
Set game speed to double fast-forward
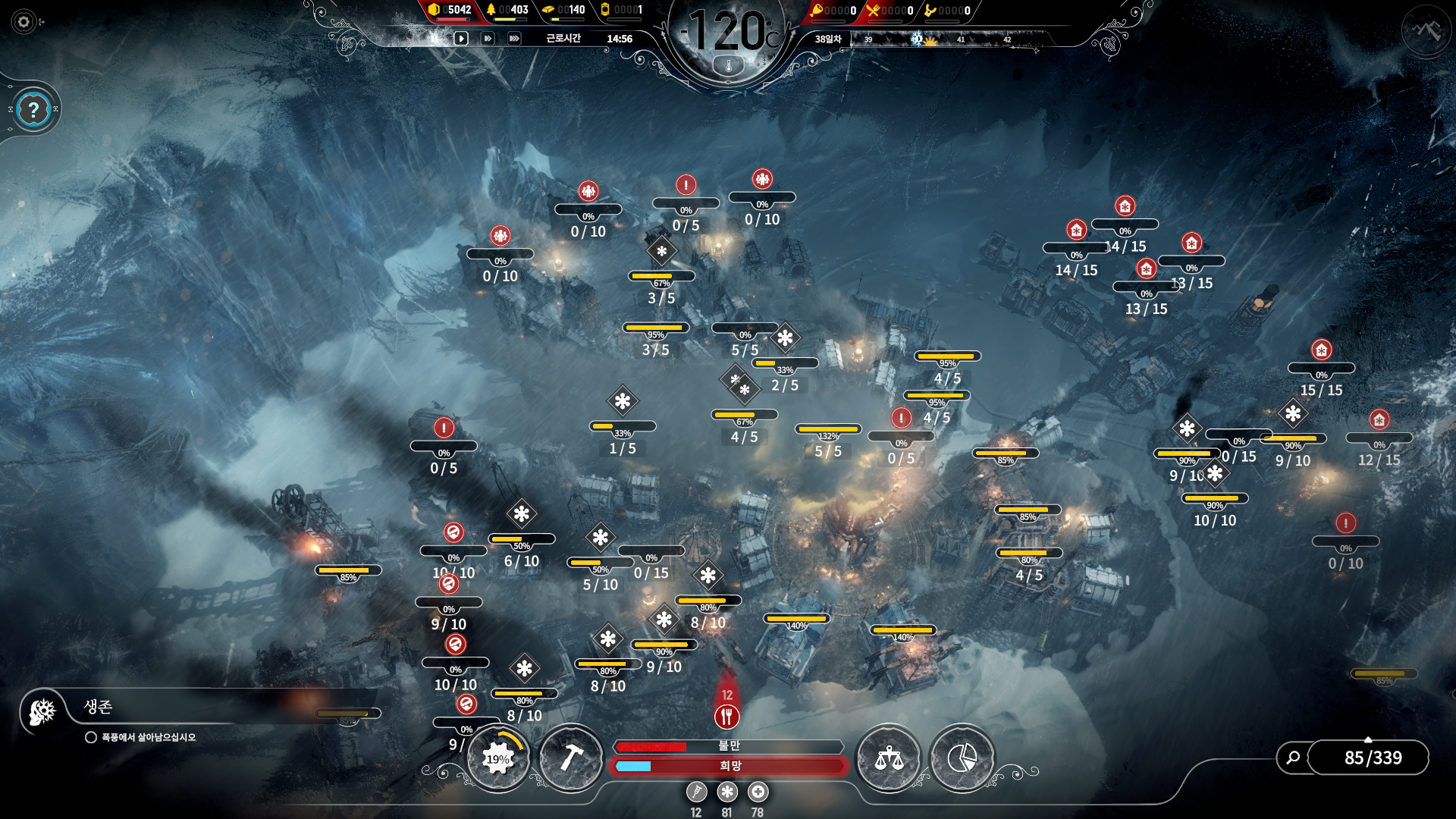click(488, 38)
